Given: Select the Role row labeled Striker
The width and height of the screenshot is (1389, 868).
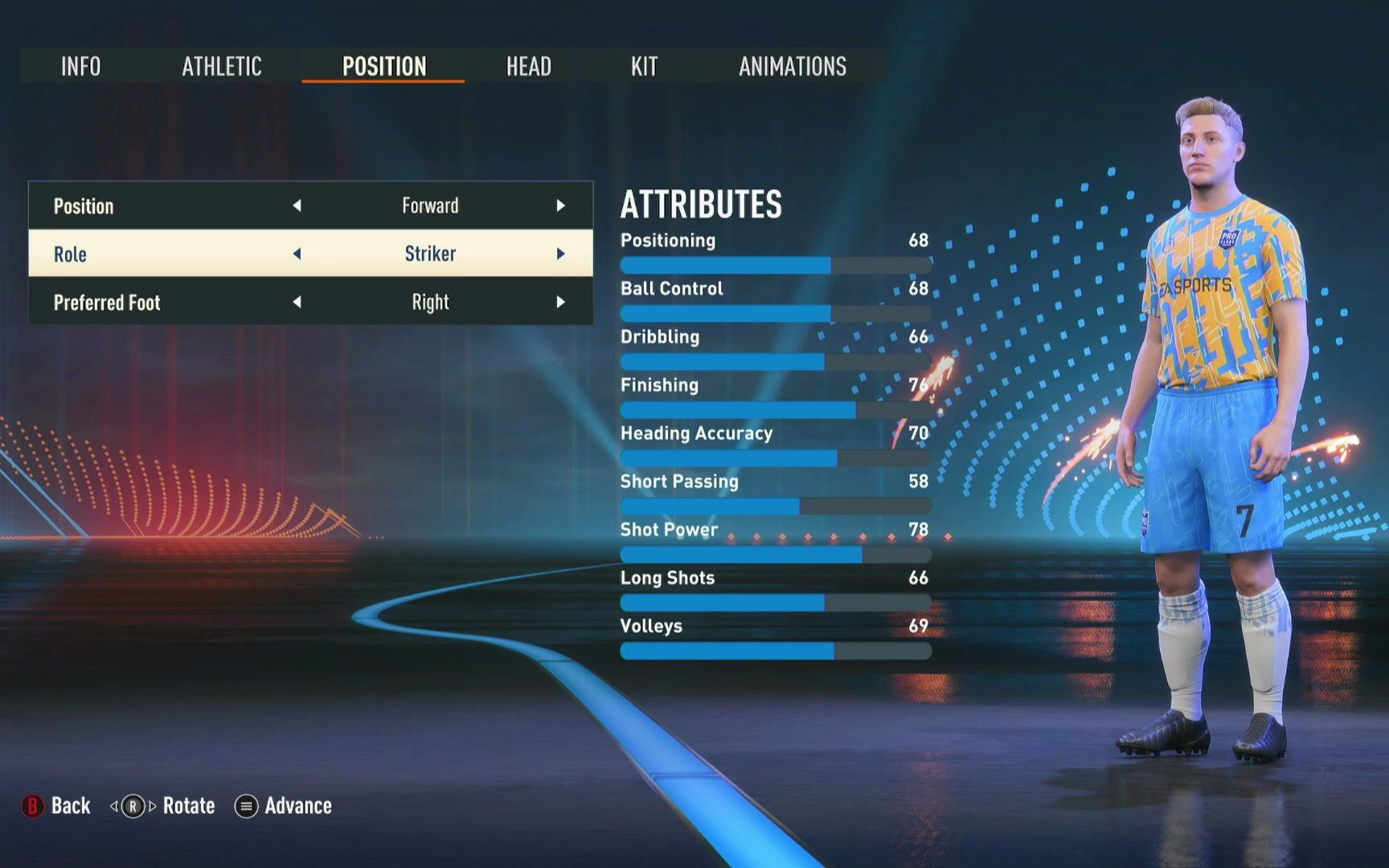Looking at the screenshot, I should [309, 254].
